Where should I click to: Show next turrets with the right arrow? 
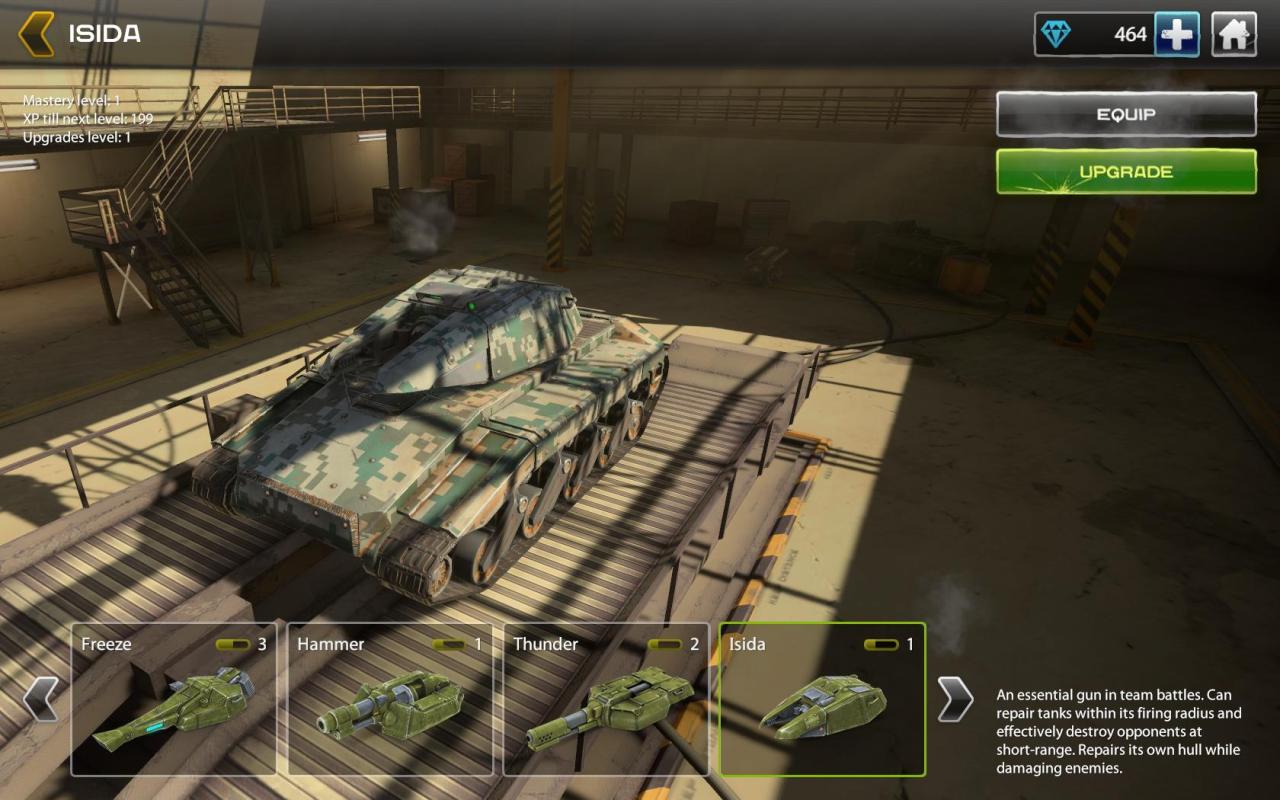(954, 698)
